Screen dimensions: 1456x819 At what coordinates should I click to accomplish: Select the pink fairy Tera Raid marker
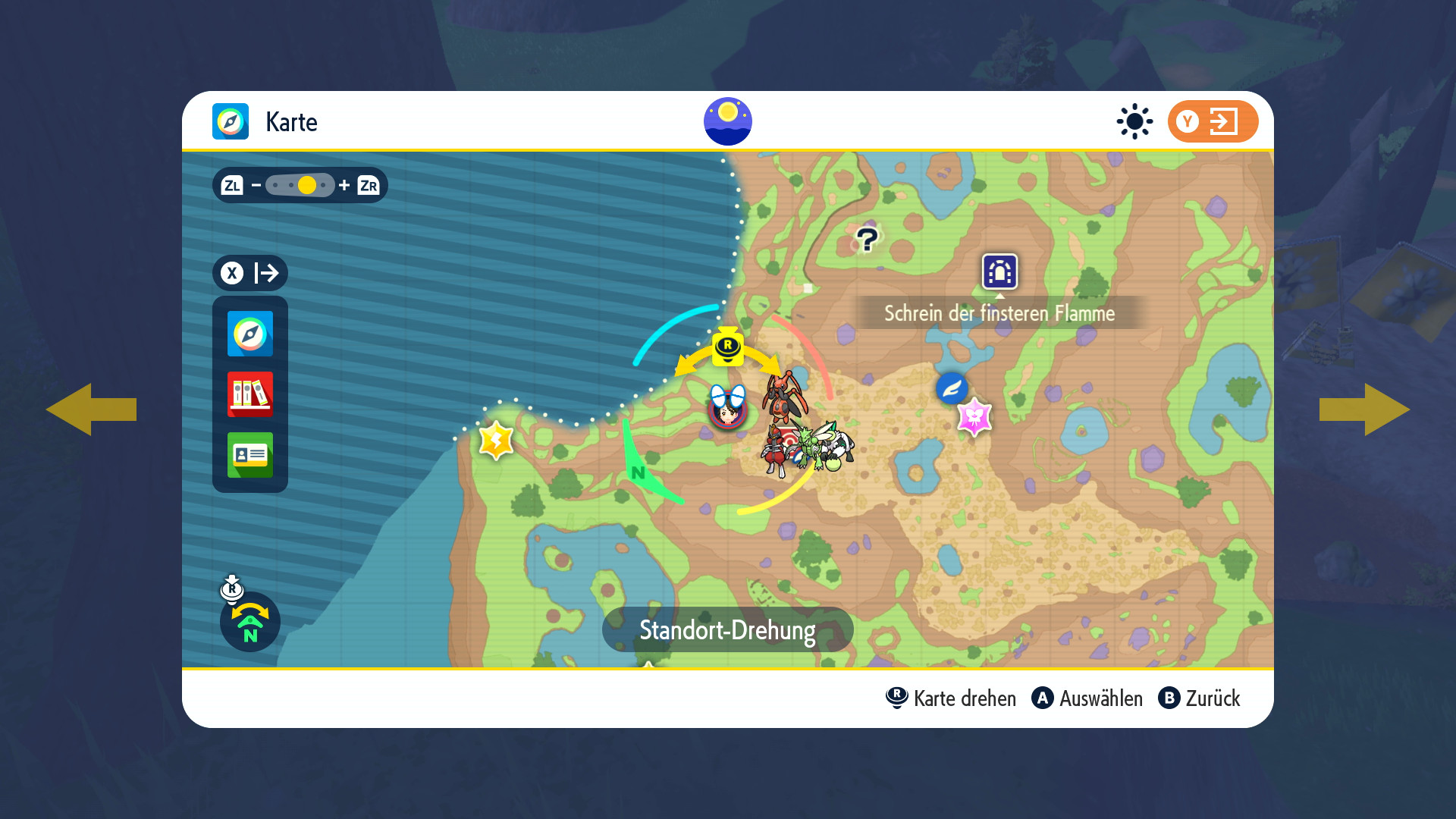coord(974,416)
